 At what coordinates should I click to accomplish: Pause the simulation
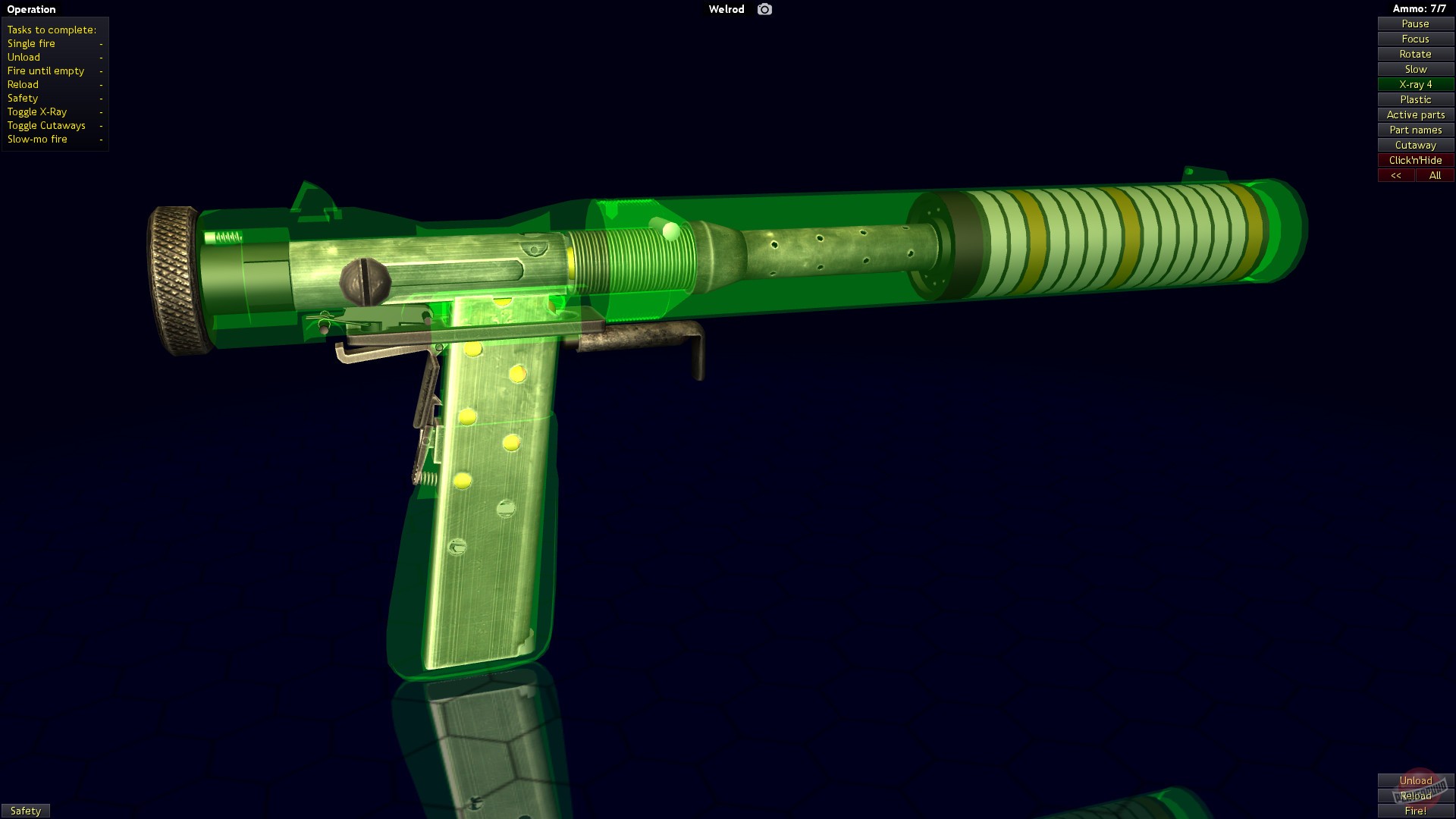point(1415,24)
